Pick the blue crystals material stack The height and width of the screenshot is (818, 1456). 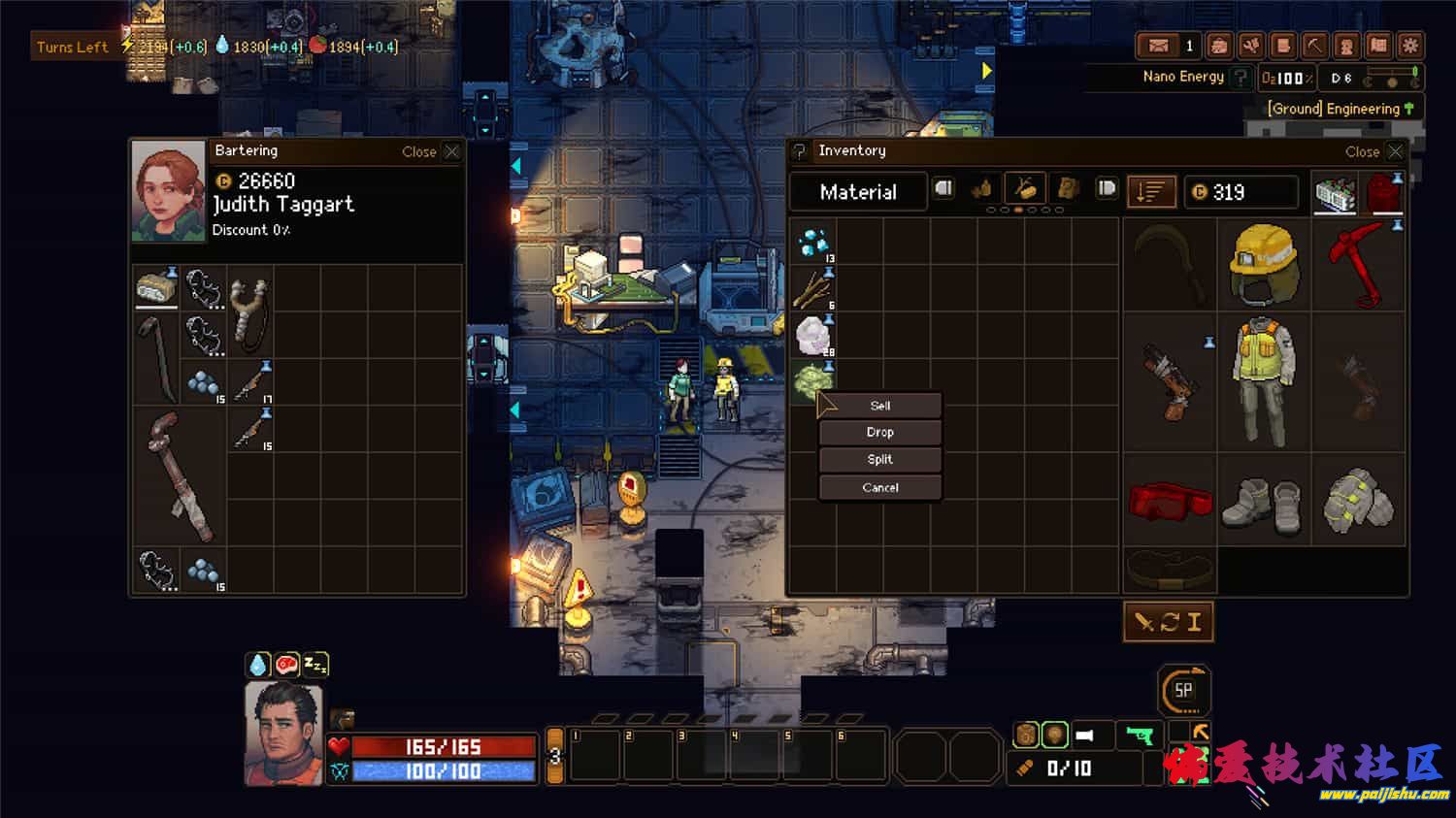coord(812,243)
